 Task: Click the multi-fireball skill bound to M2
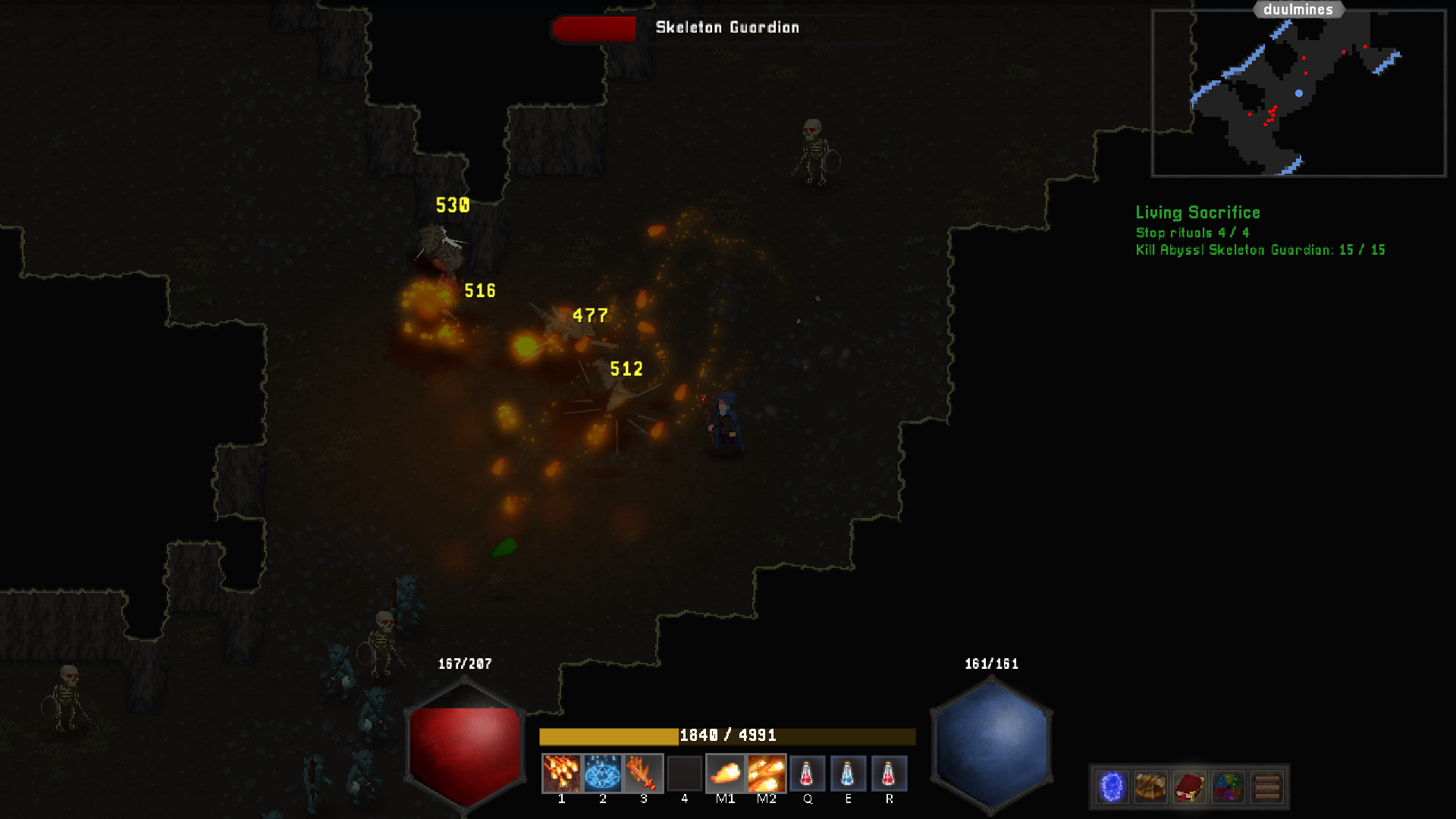click(767, 773)
